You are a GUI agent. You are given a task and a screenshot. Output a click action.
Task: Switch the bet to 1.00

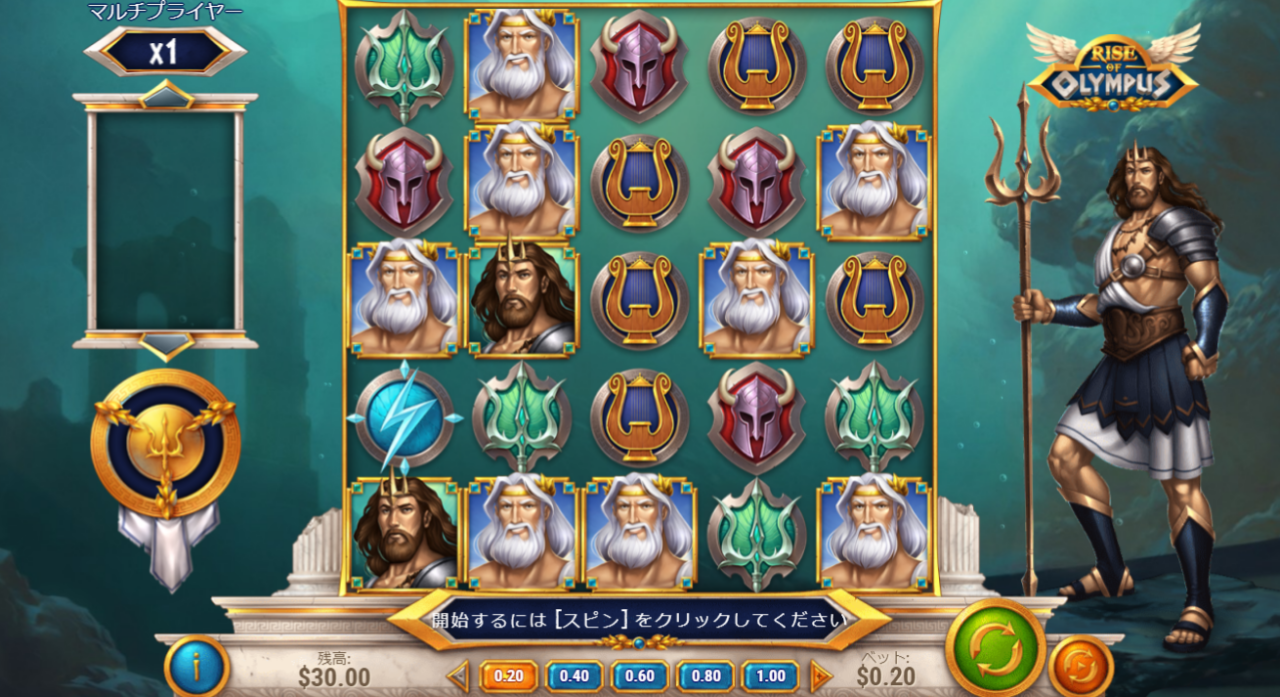(x=771, y=676)
